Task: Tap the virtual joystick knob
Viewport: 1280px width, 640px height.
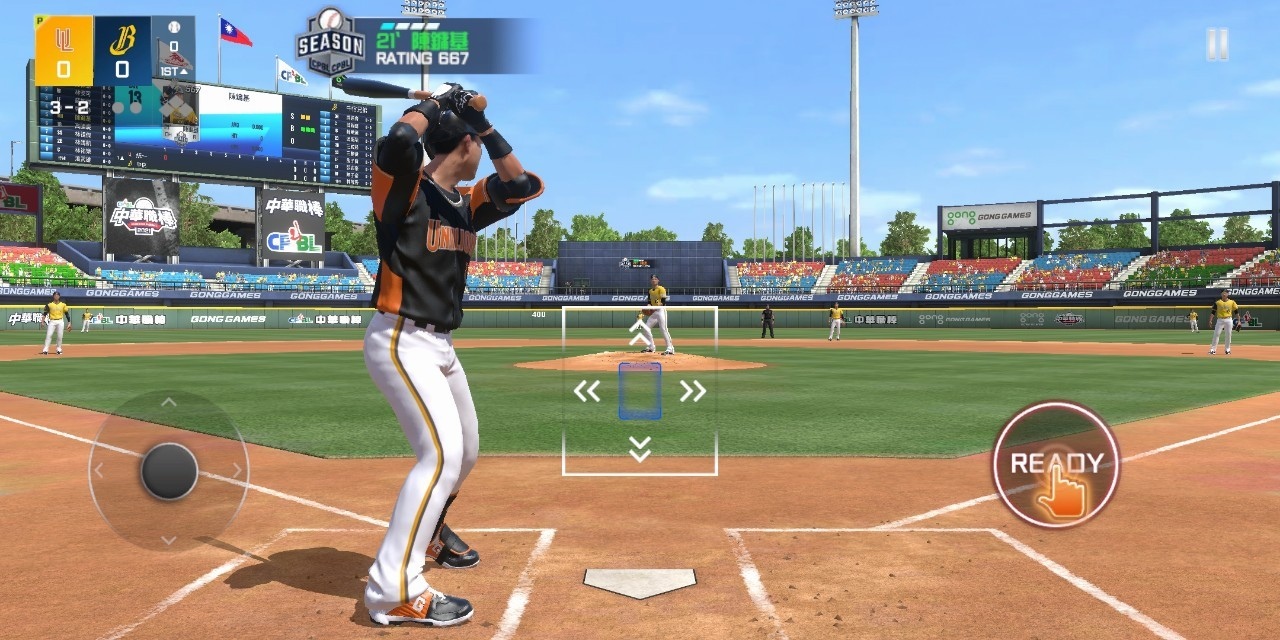Action: 169,471
